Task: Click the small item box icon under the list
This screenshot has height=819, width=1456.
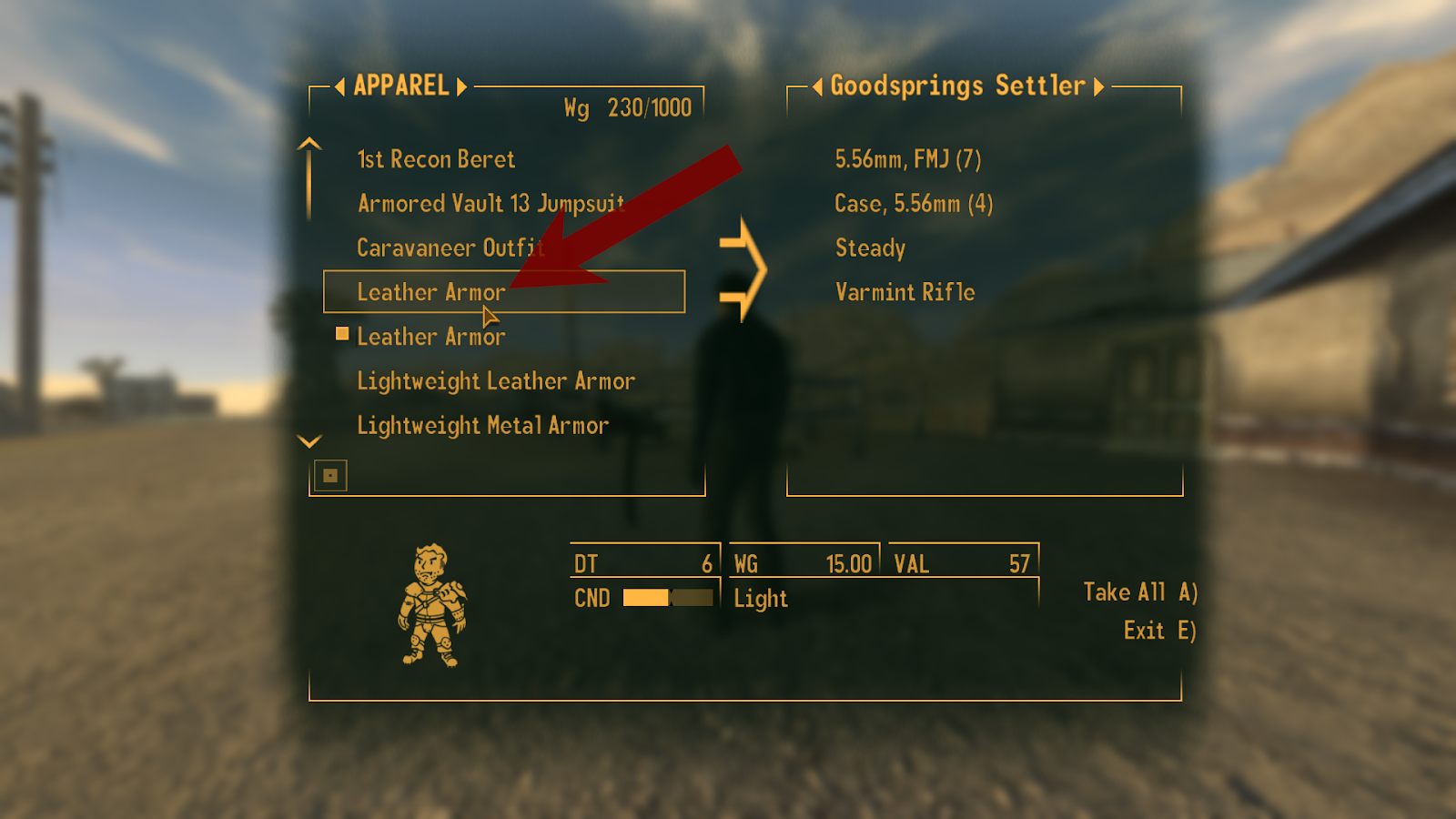Action: pyautogui.click(x=331, y=474)
